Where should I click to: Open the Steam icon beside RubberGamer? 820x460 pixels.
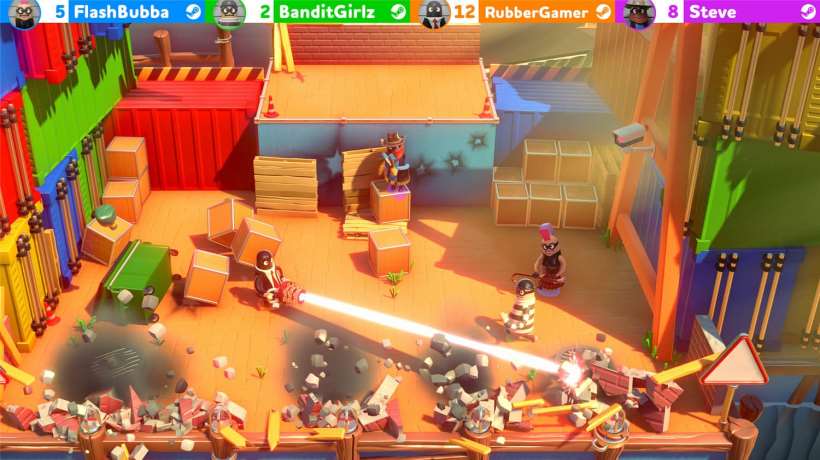pyautogui.click(x=602, y=12)
